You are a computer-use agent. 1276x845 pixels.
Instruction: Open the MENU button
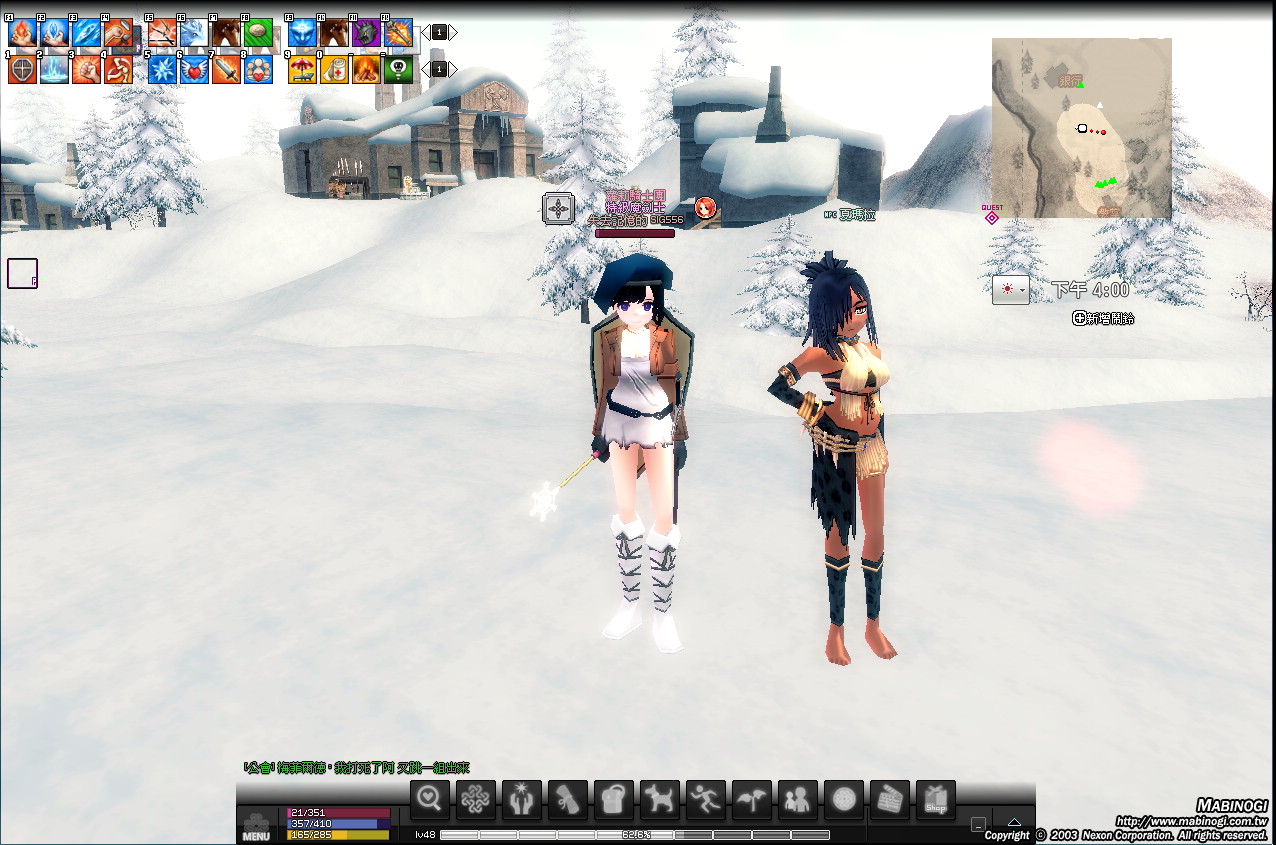point(256,826)
